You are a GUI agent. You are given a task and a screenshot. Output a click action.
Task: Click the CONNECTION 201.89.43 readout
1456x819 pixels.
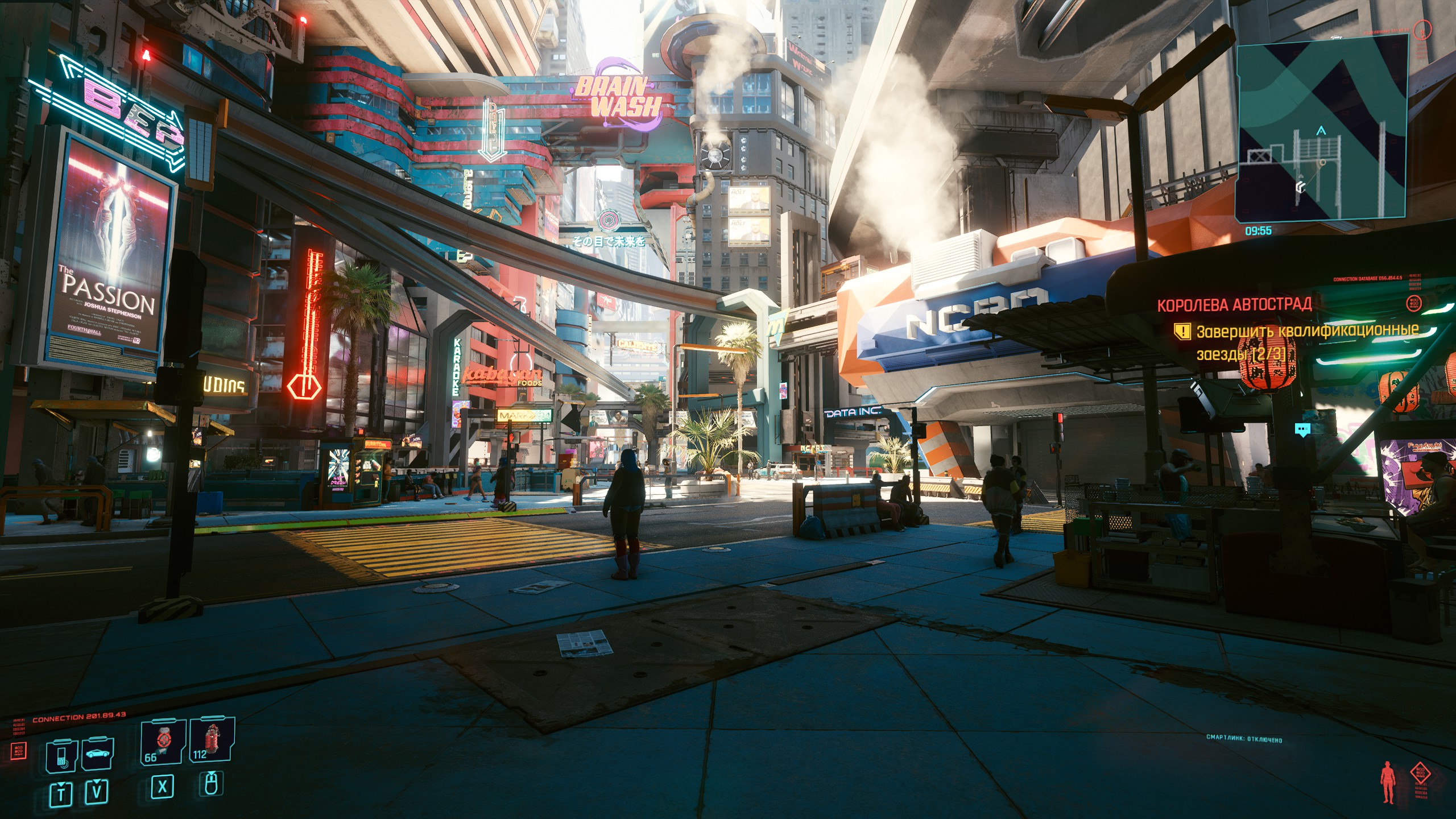(x=79, y=717)
